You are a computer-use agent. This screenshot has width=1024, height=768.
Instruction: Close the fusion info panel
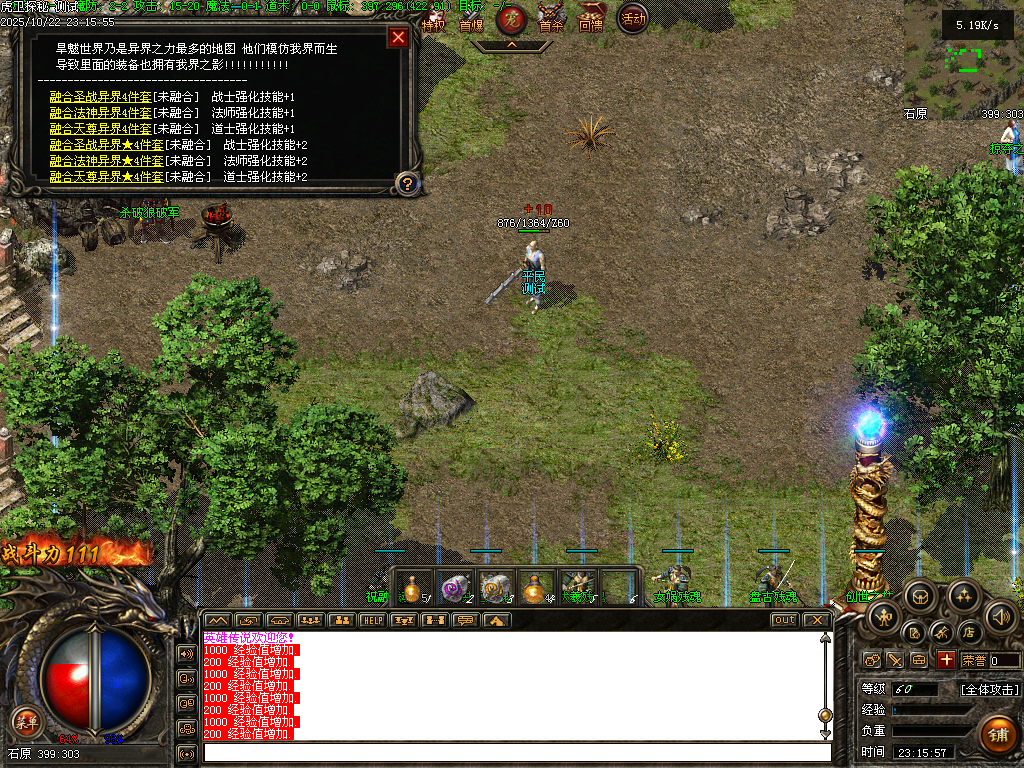(398, 38)
